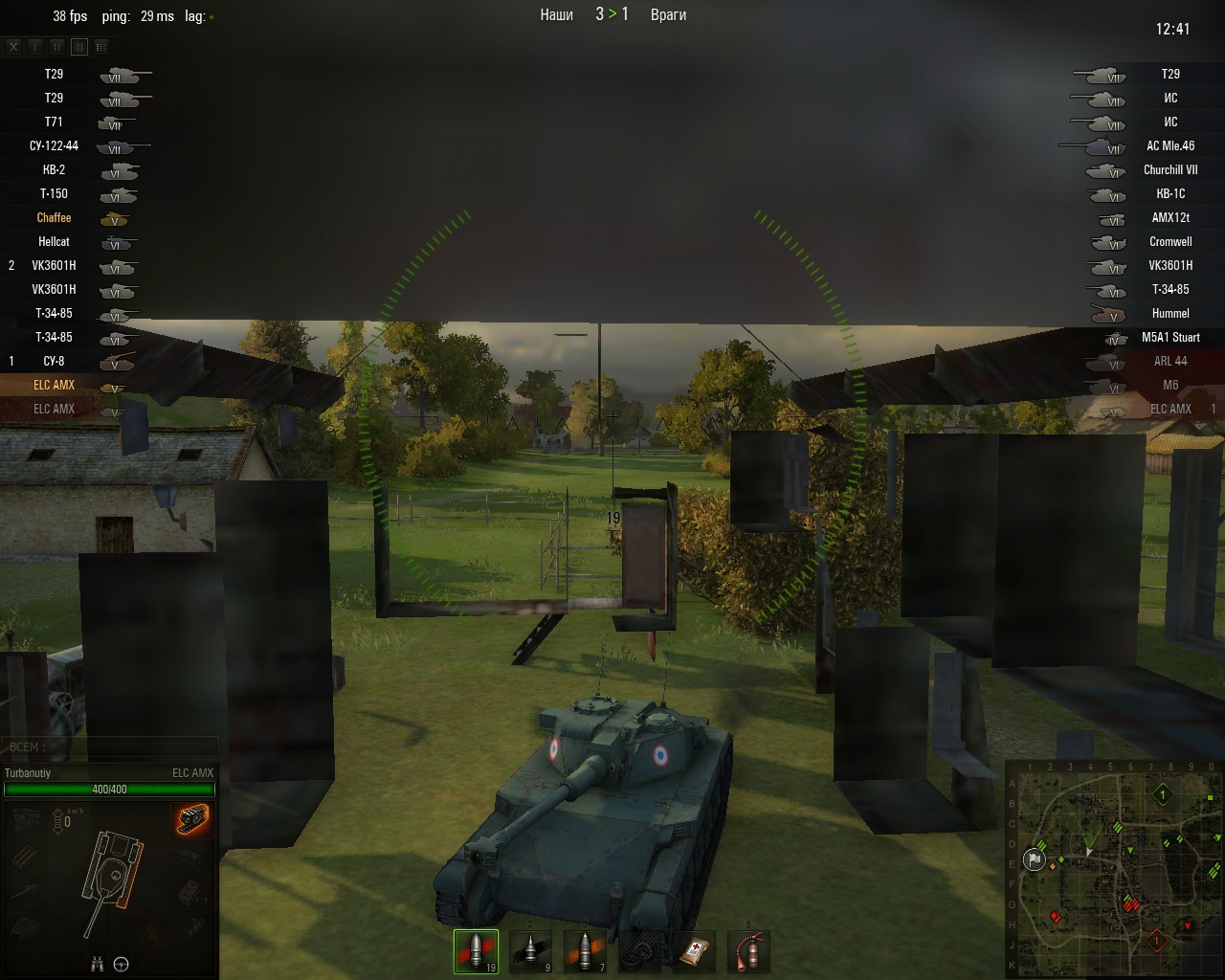Select Hellcat in the allied team list

coord(54,241)
